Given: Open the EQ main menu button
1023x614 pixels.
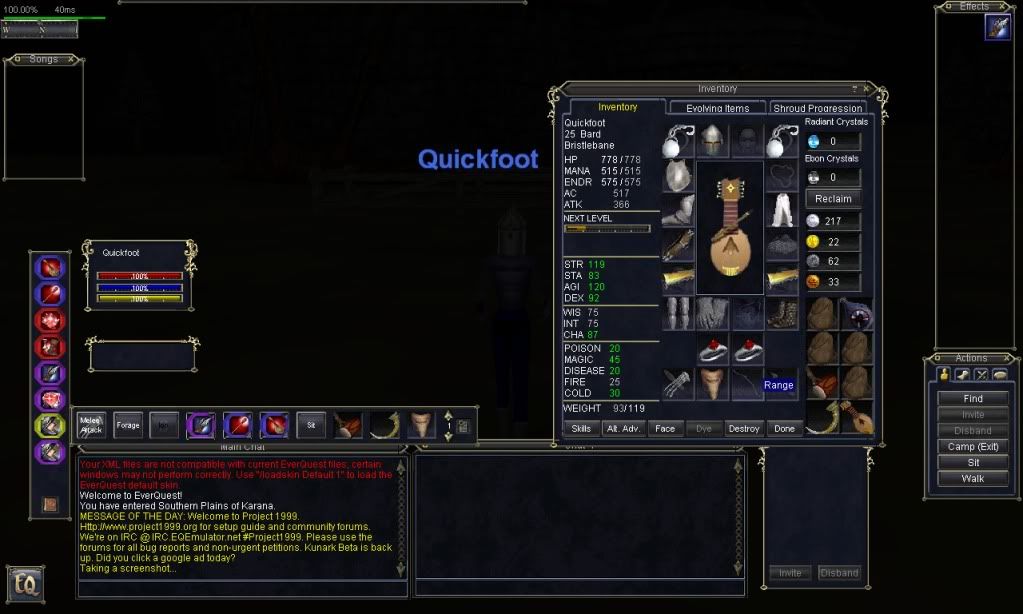Looking at the screenshot, I should point(25,583).
